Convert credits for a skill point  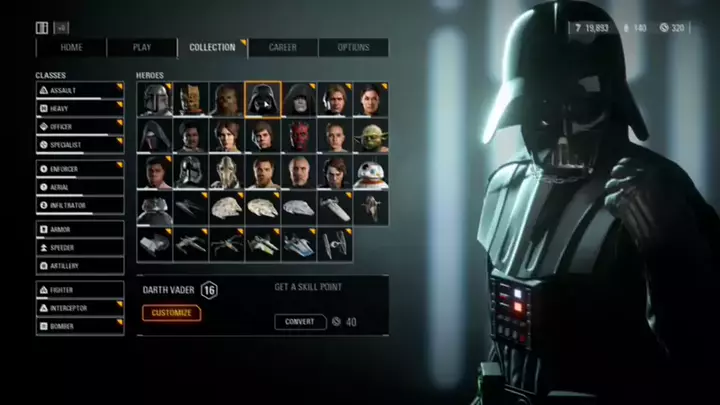[300, 322]
